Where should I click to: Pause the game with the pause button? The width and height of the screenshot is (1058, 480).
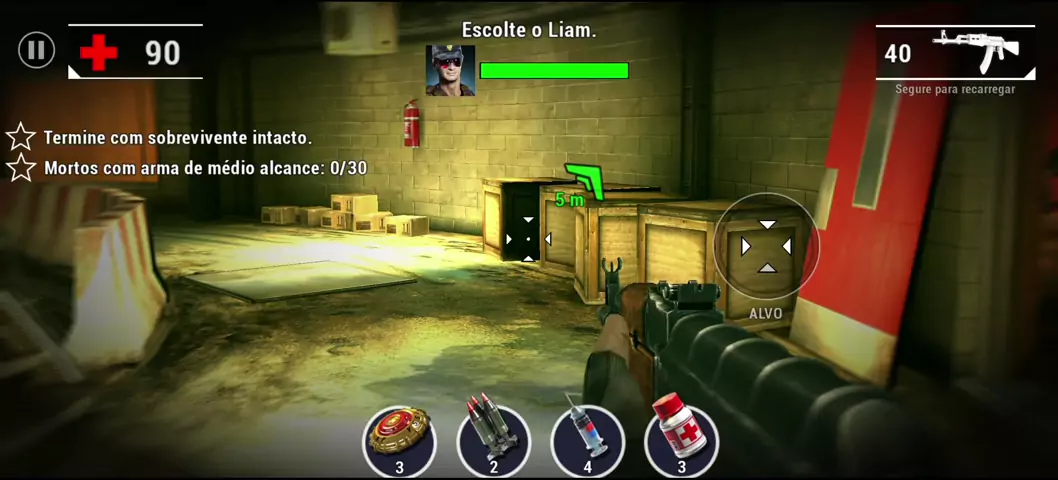(x=36, y=50)
